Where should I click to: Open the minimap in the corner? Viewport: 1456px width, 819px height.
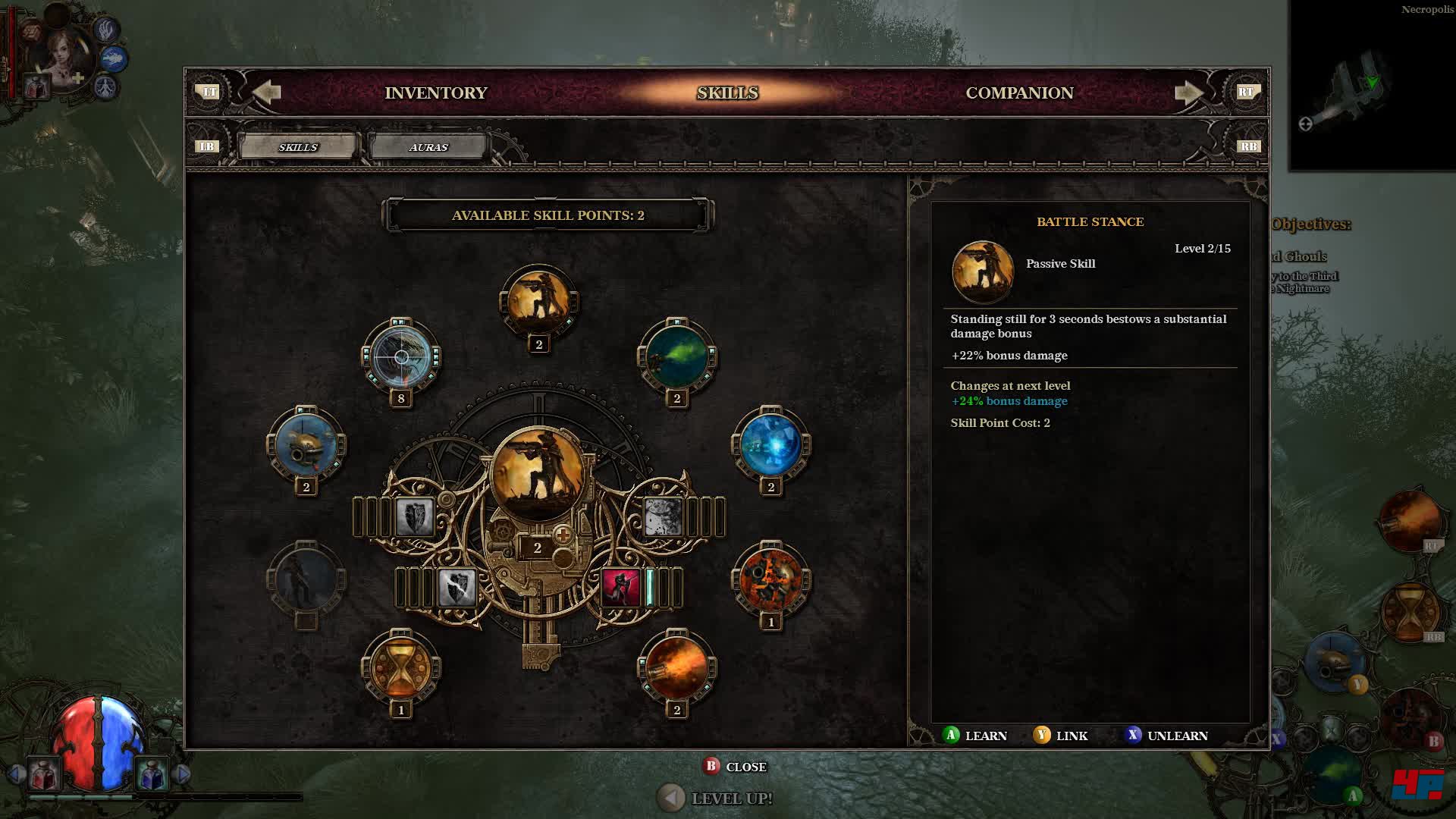point(1371,87)
